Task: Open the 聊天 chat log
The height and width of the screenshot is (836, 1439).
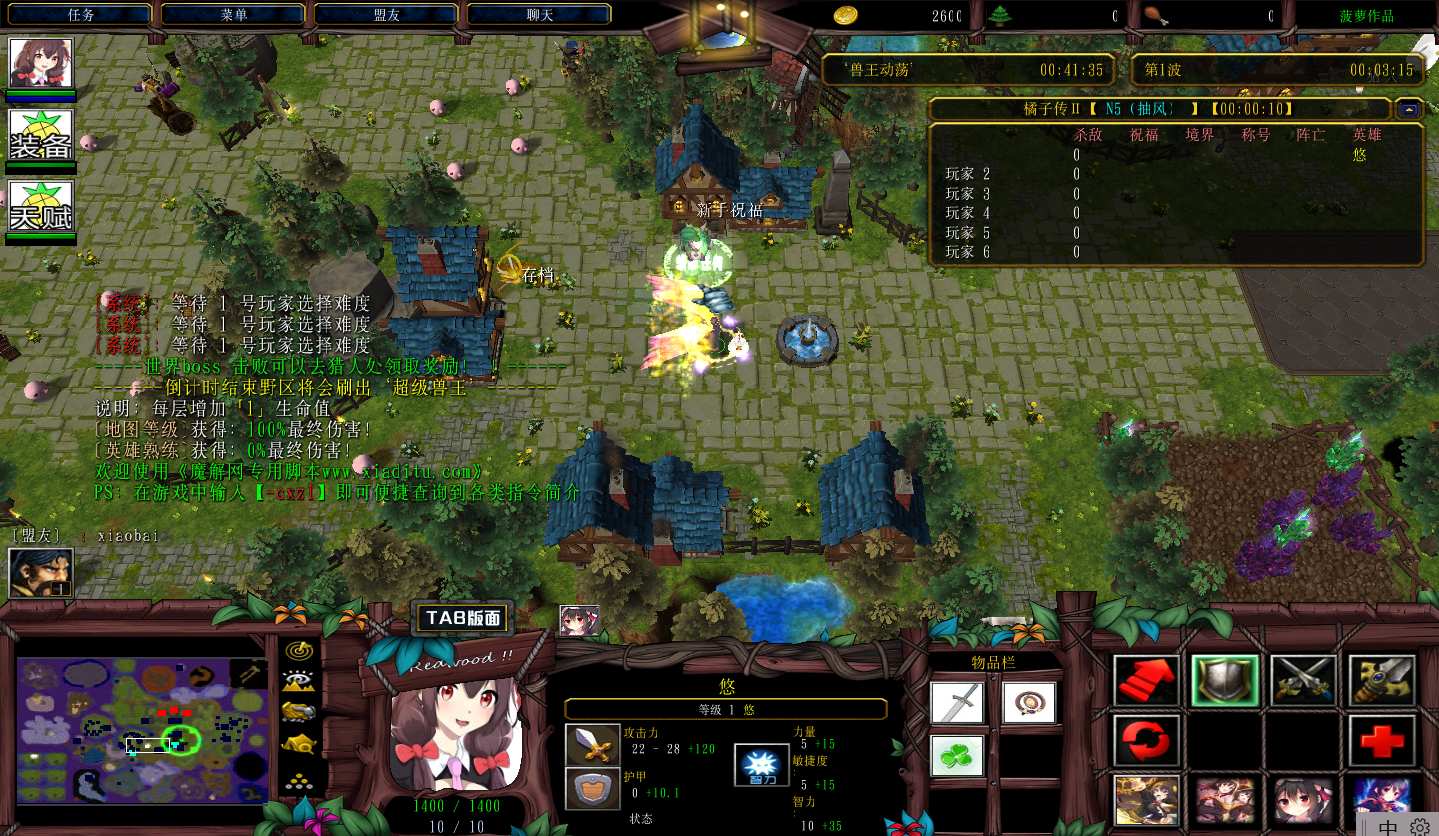Action: click(x=539, y=15)
